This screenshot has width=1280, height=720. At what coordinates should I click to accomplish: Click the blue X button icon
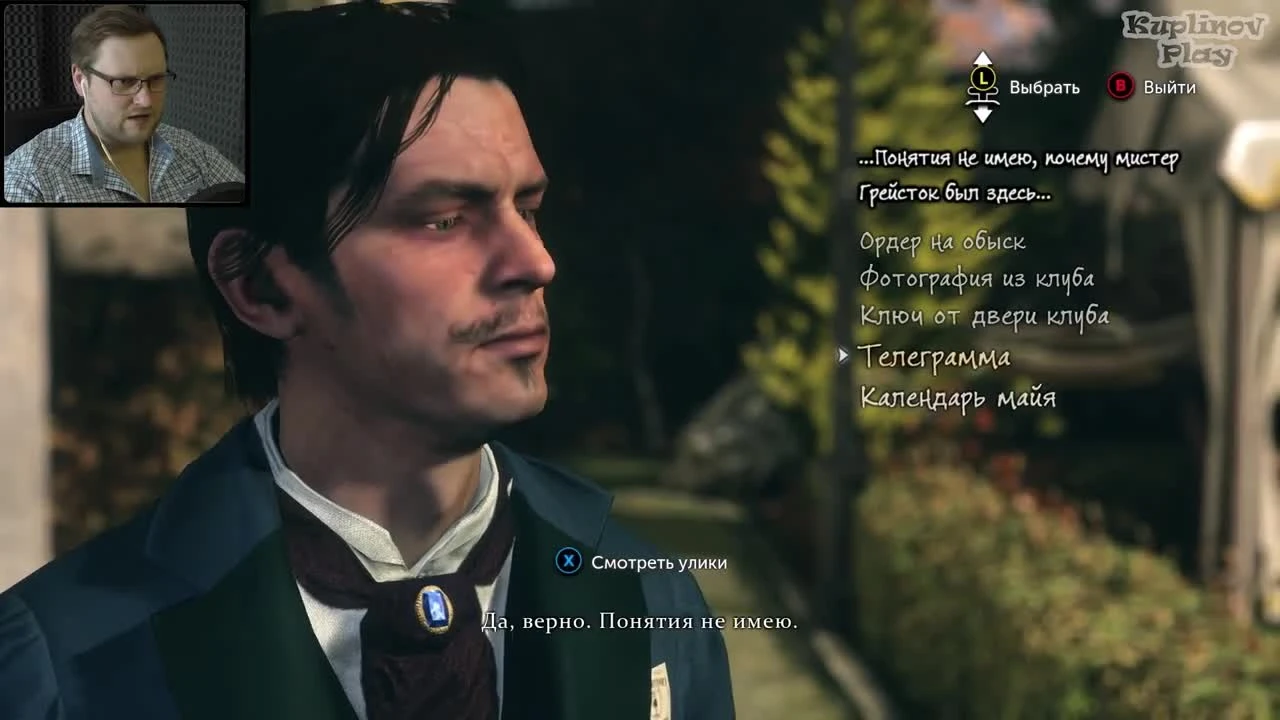570,562
